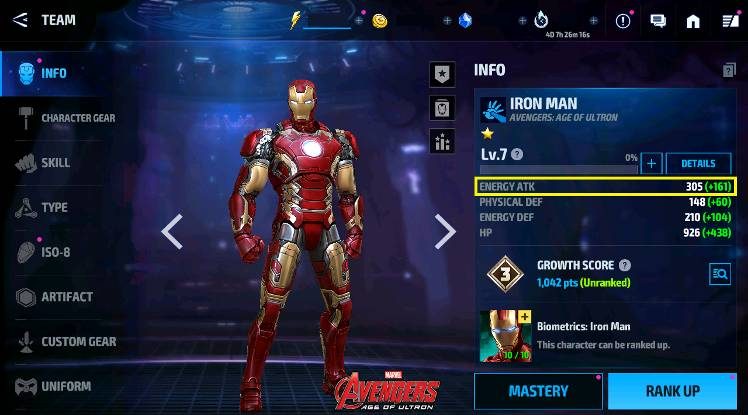The width and height of the screenshot is (748, 415).
Task: Switch to the Skill tab
Action: click(55, 163)
